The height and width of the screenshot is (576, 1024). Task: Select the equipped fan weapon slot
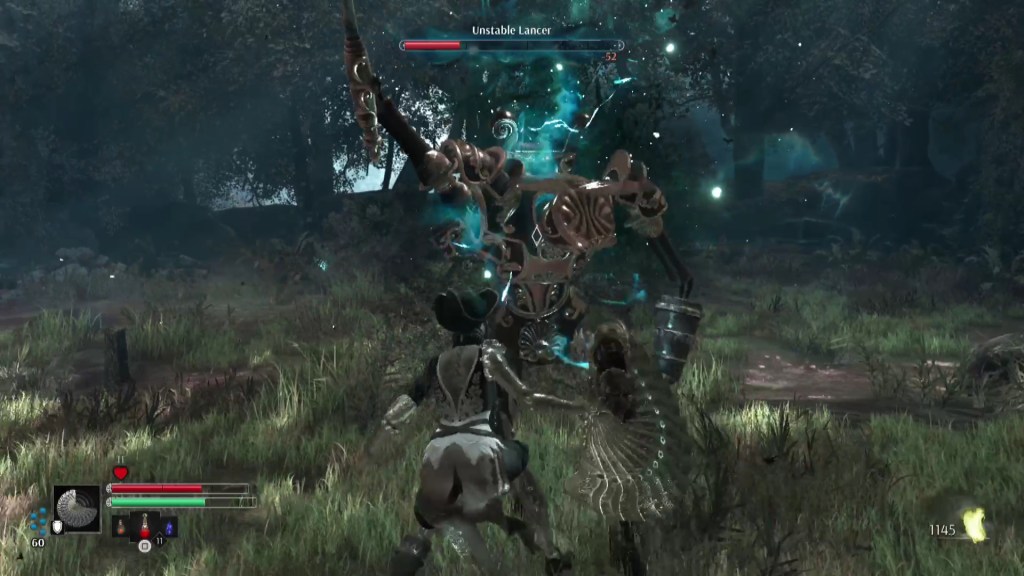77,509
